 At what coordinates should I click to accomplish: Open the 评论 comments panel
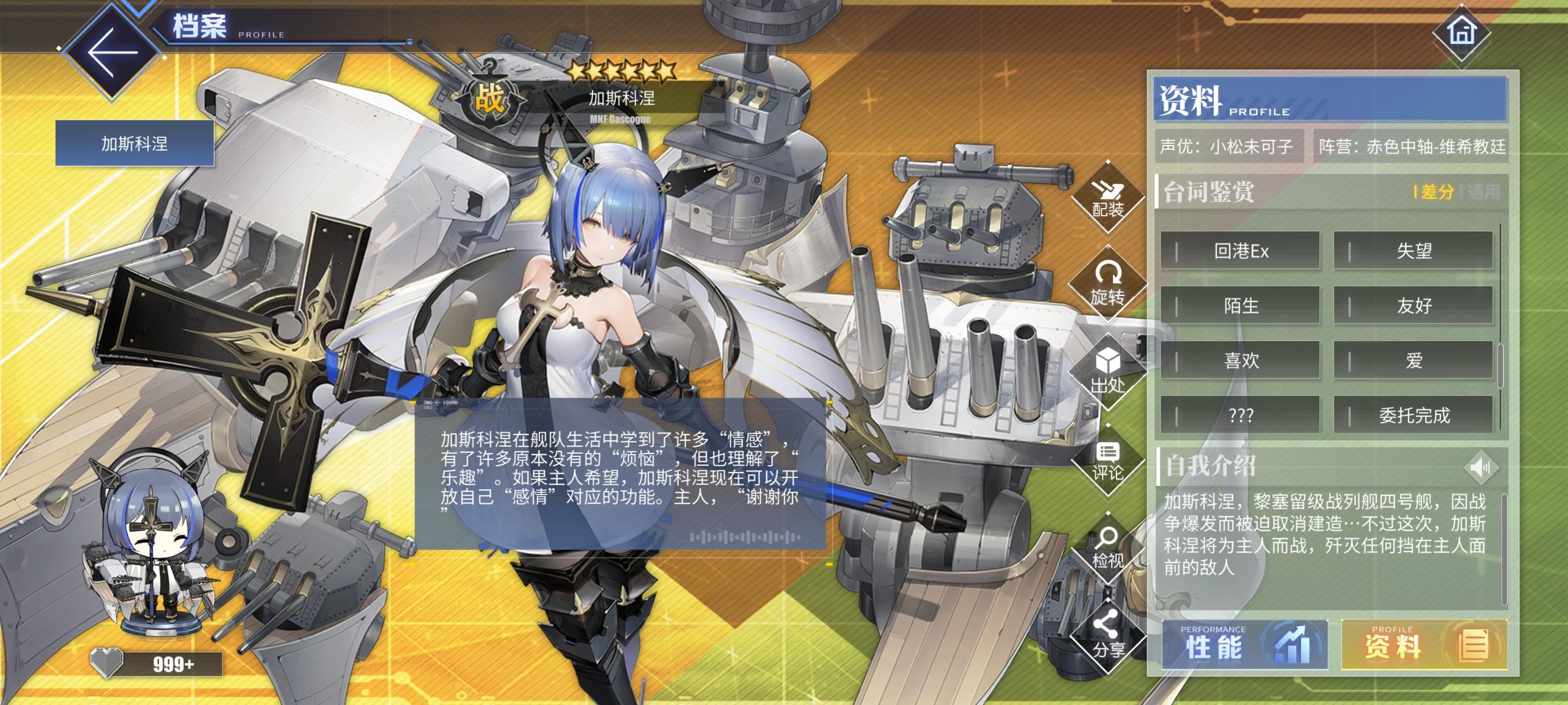click(1110, 461)
